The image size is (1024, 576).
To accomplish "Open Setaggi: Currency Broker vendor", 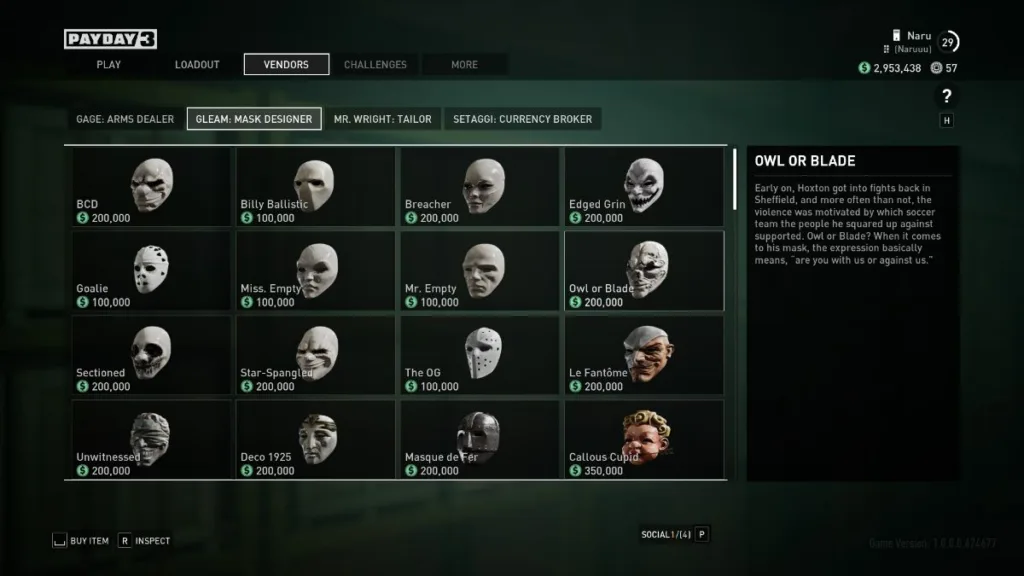I will [522, 119].
